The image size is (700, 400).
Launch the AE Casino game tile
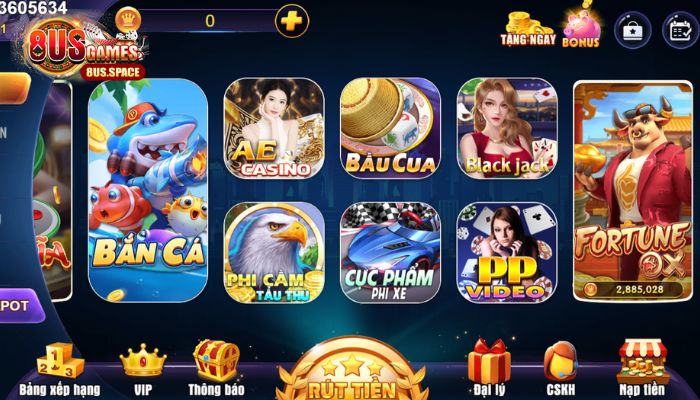pos(272,130)
